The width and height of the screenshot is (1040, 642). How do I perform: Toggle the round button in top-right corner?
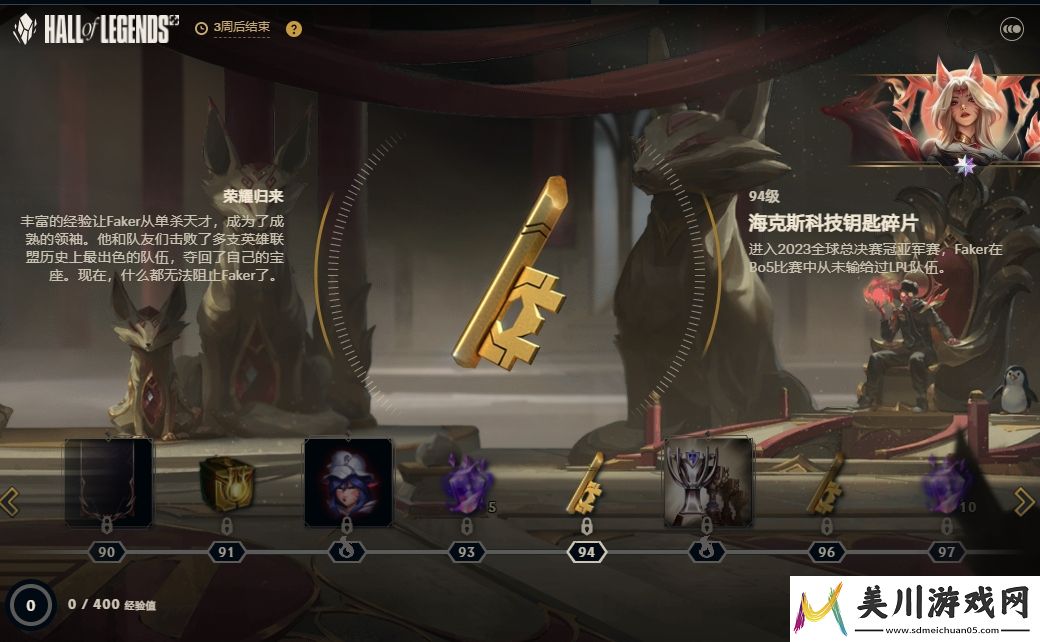pos(1011,29)
